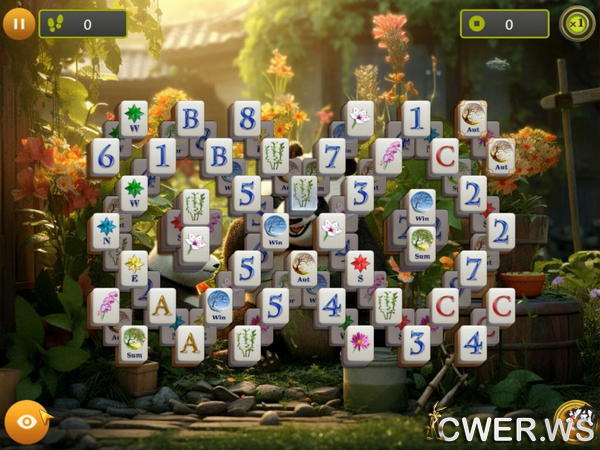The width and height of the screenshot is (600, 450).
Task: Pick the red flower S tile
Action: point(360,266)
